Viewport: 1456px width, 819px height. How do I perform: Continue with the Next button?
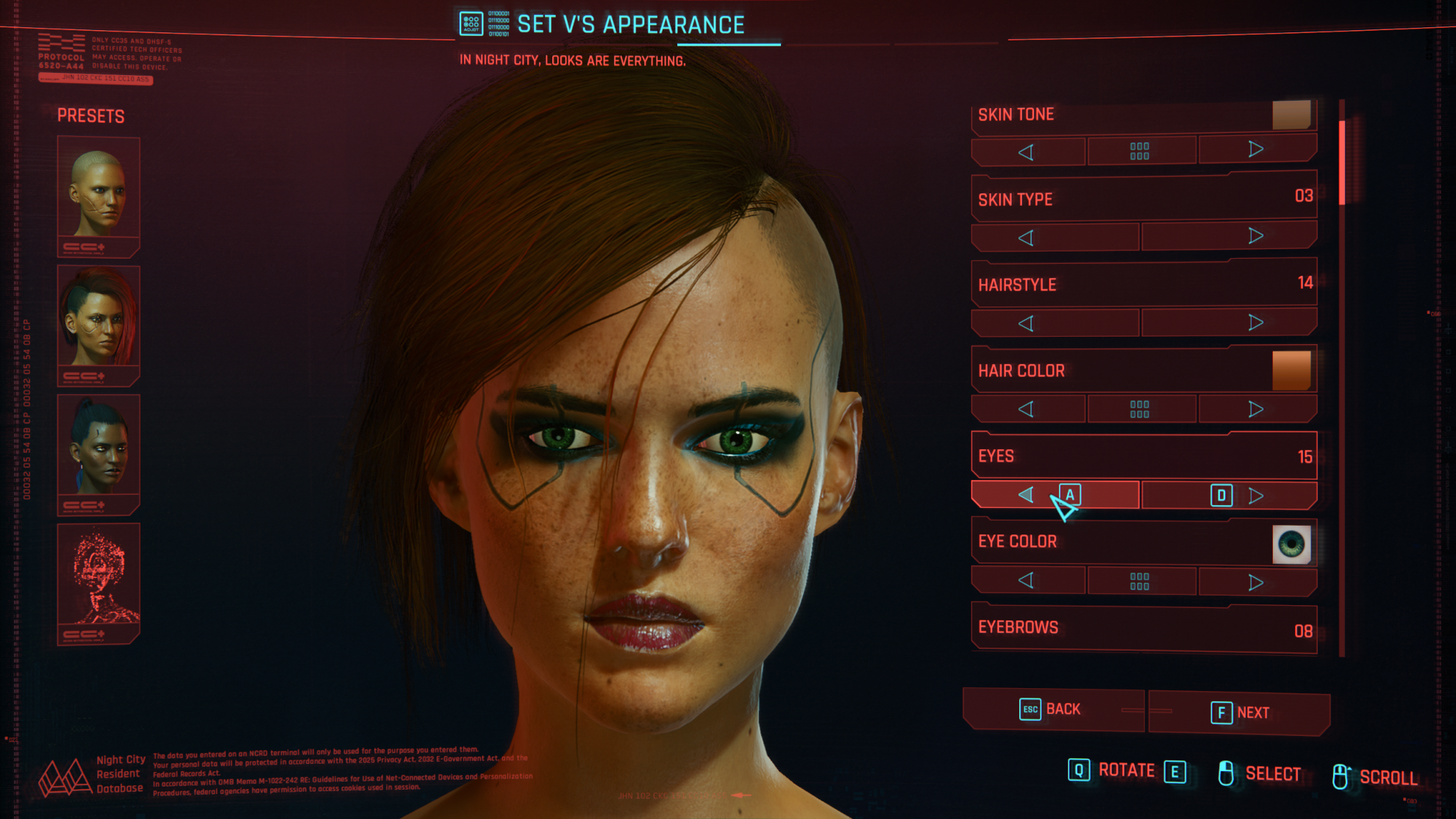1240,712
